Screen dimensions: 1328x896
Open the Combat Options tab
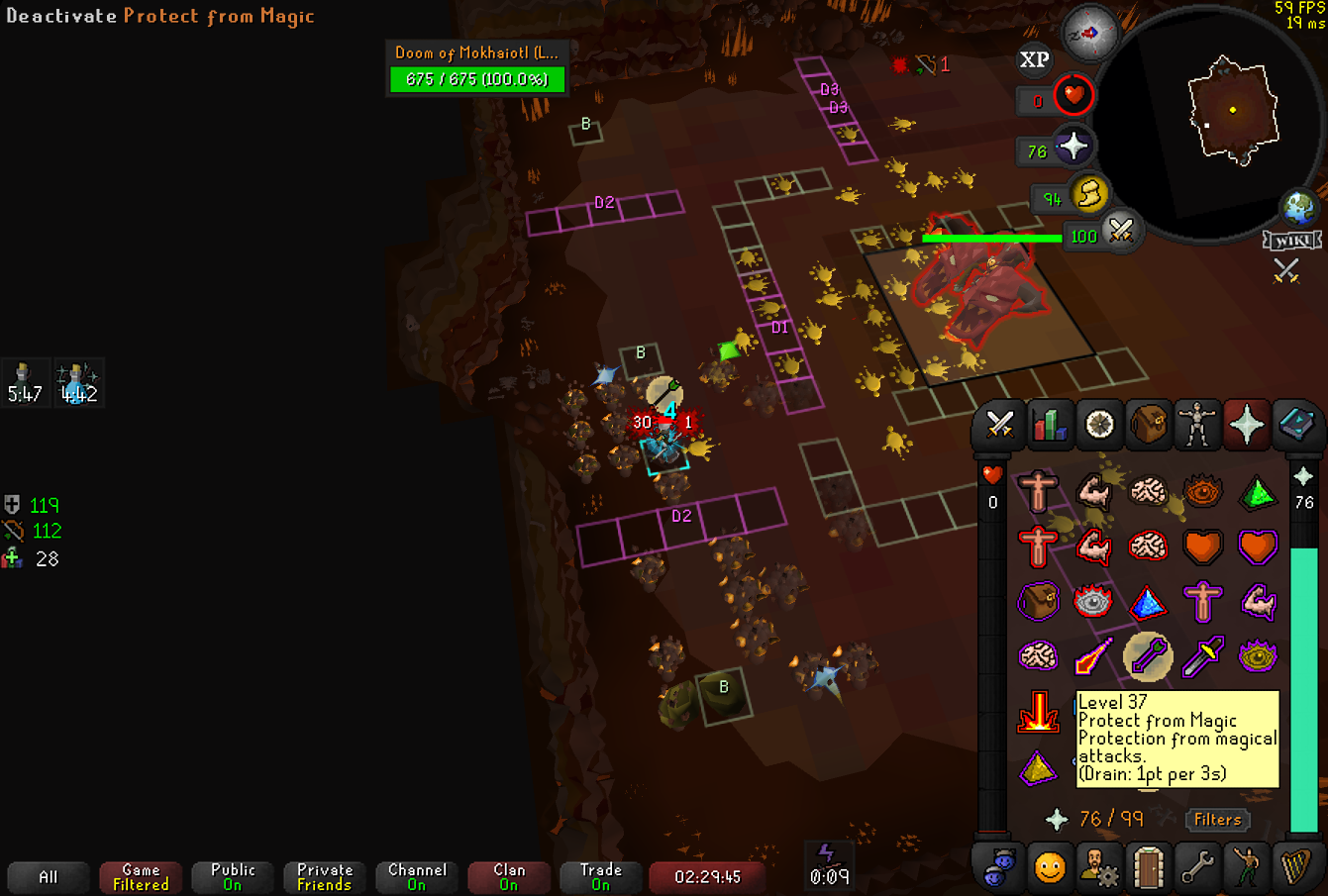click(x=998, y=425)
